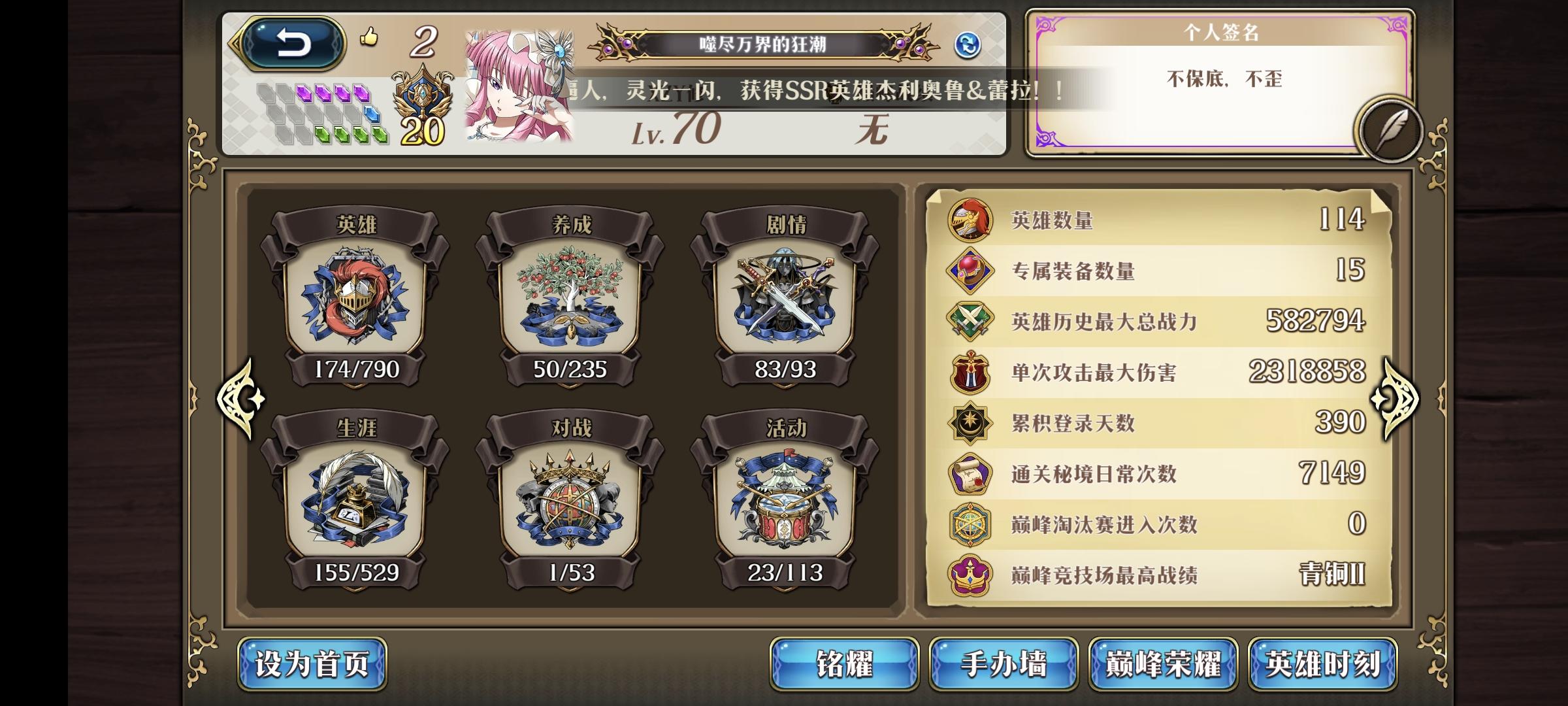1568x706 pixels.
Task: Click the thumbs-up like icon
Action: (368, 38)
